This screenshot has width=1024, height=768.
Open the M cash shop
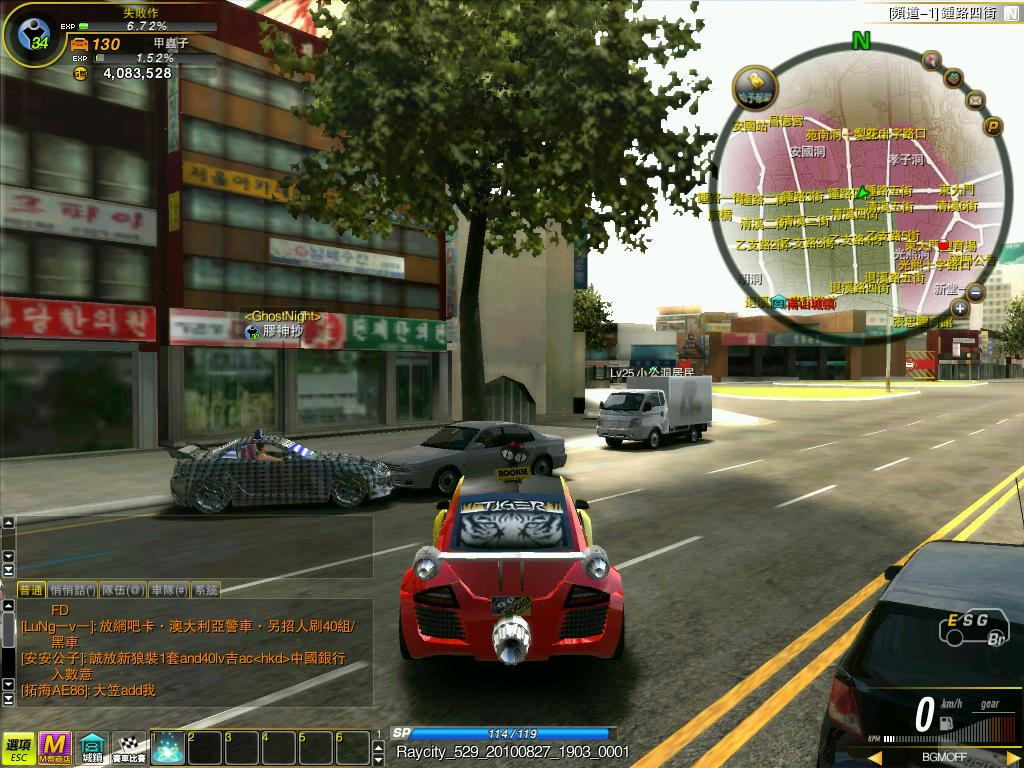pos(54,746)
